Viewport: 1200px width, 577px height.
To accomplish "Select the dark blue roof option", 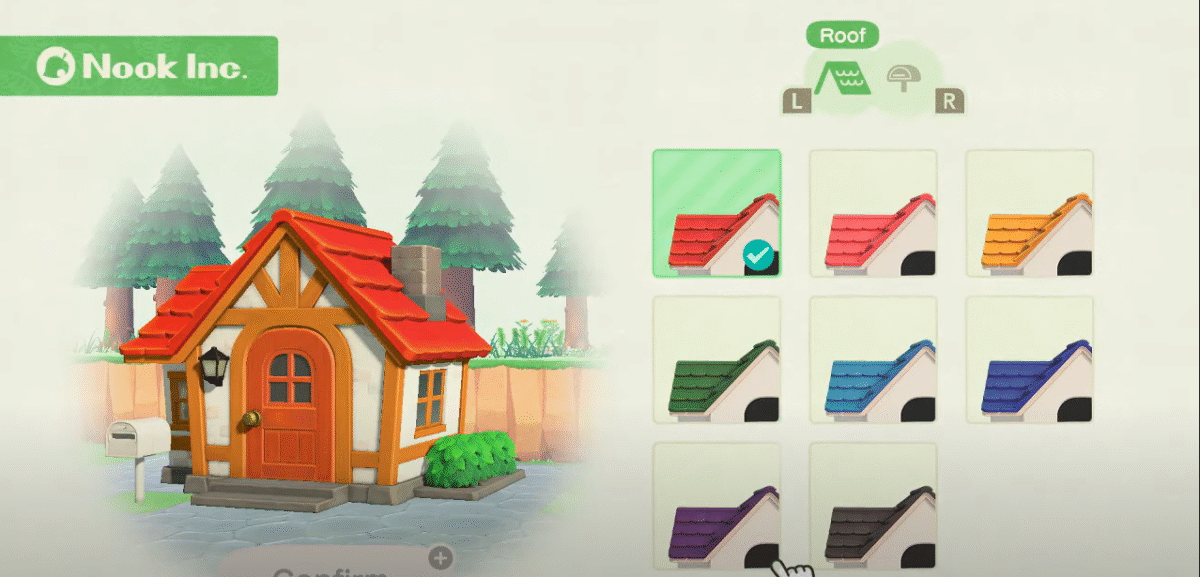I will (x=1029, y=359).
